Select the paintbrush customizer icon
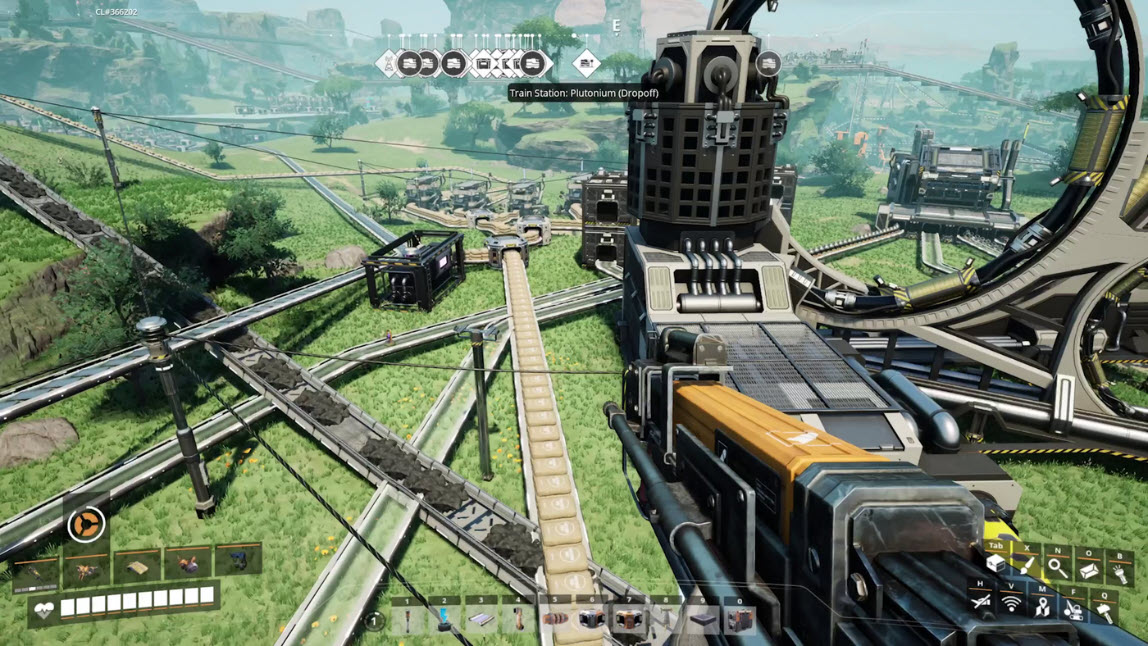 pyautogui.click(x=1027, y=567)
